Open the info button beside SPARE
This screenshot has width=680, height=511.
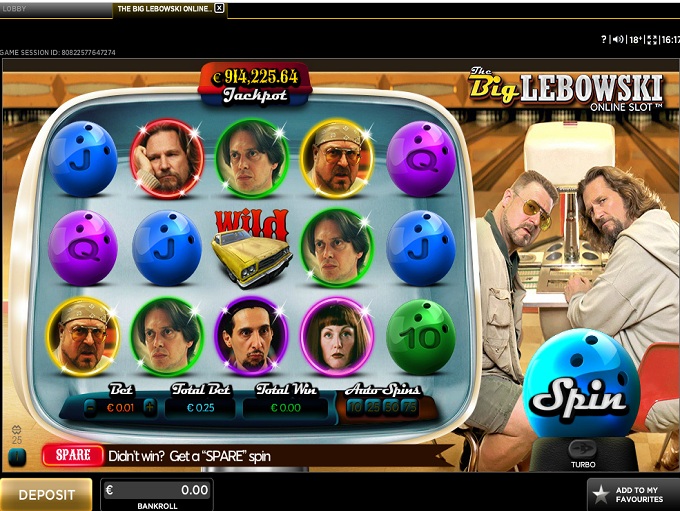point(17,456)
